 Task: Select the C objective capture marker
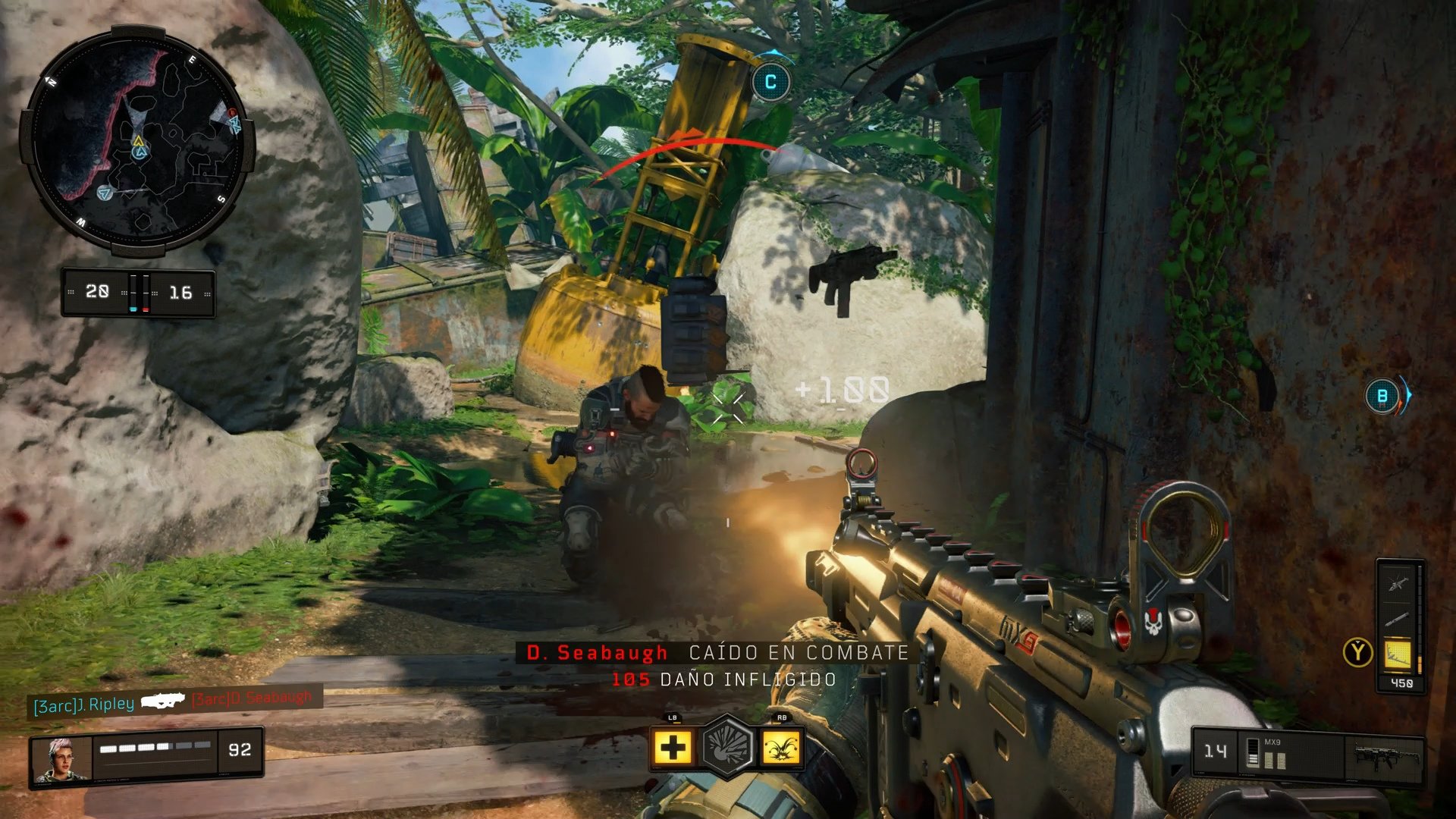(x=771, y=82)
